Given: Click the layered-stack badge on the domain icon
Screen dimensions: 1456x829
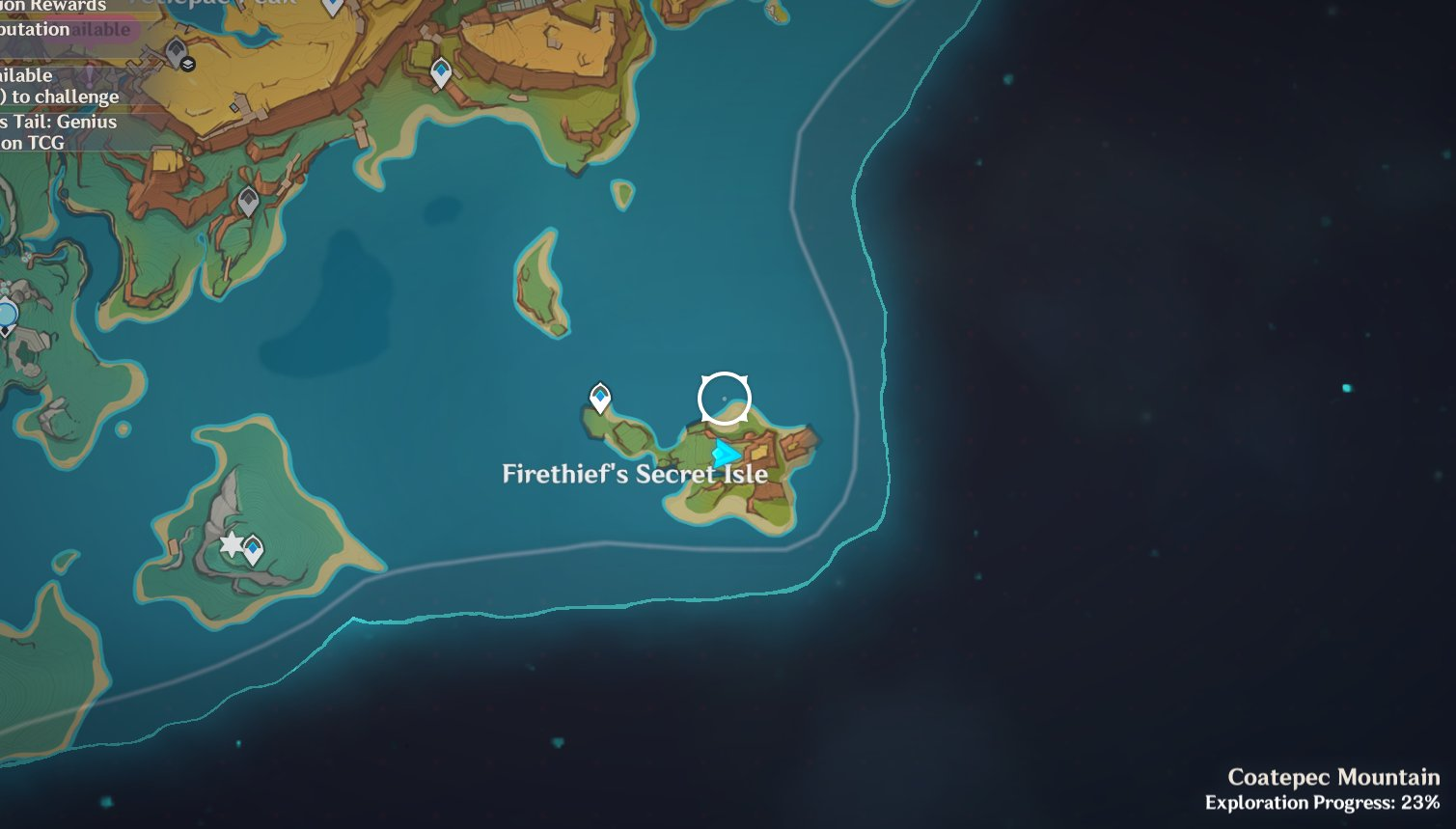Looking at the screenshot, I should tap(187, 64).
